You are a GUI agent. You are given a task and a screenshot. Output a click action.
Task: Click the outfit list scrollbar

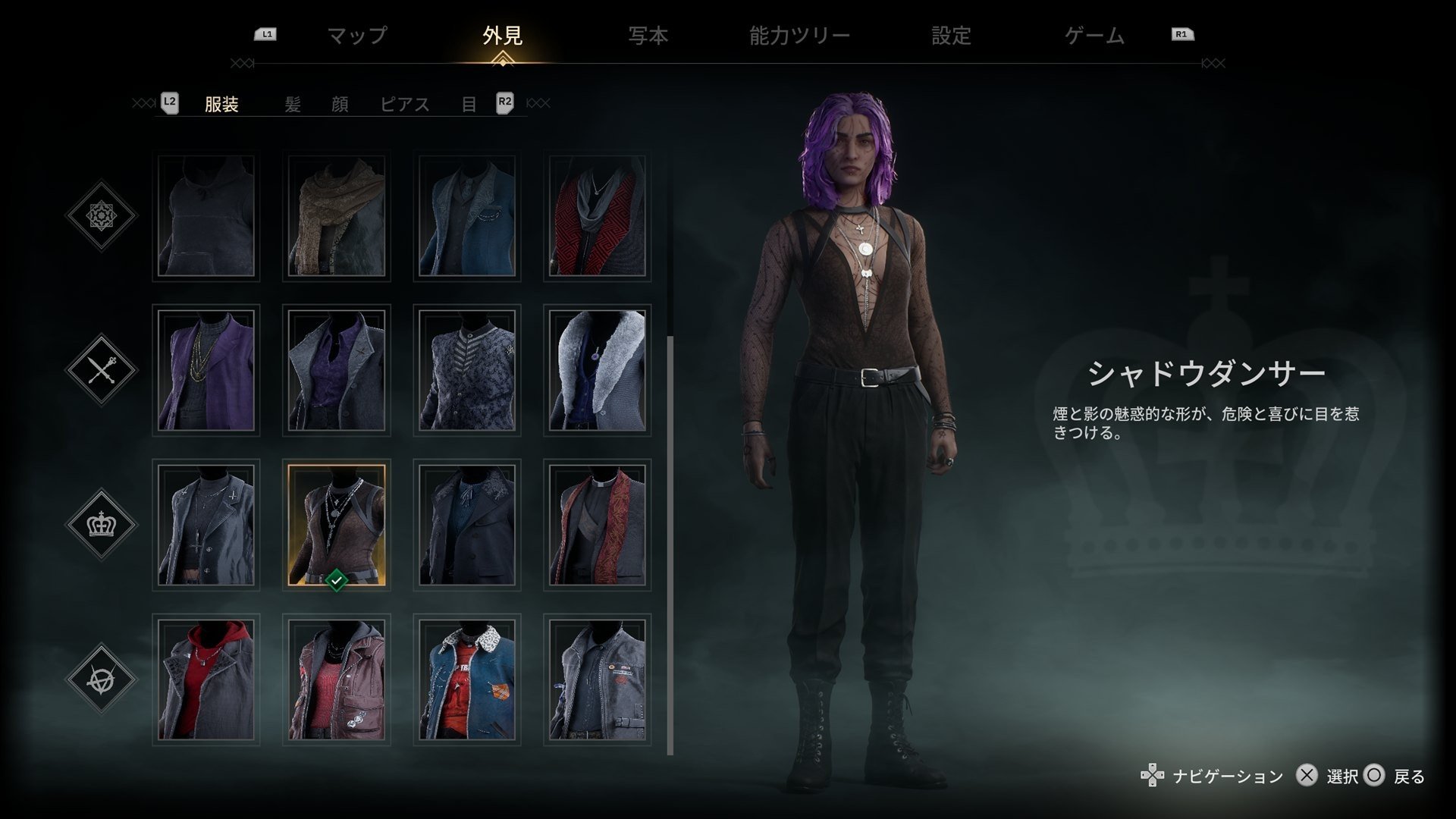(x=670, y=544)
